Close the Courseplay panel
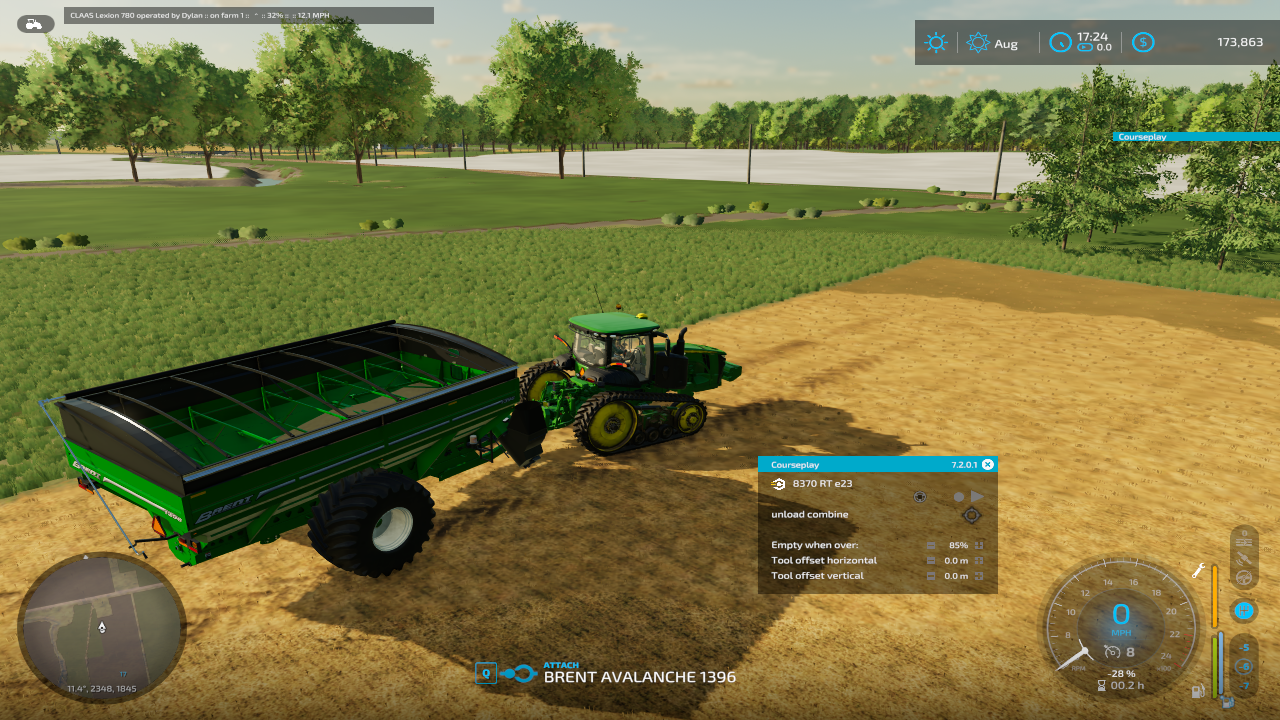 (x=988, y=464)
